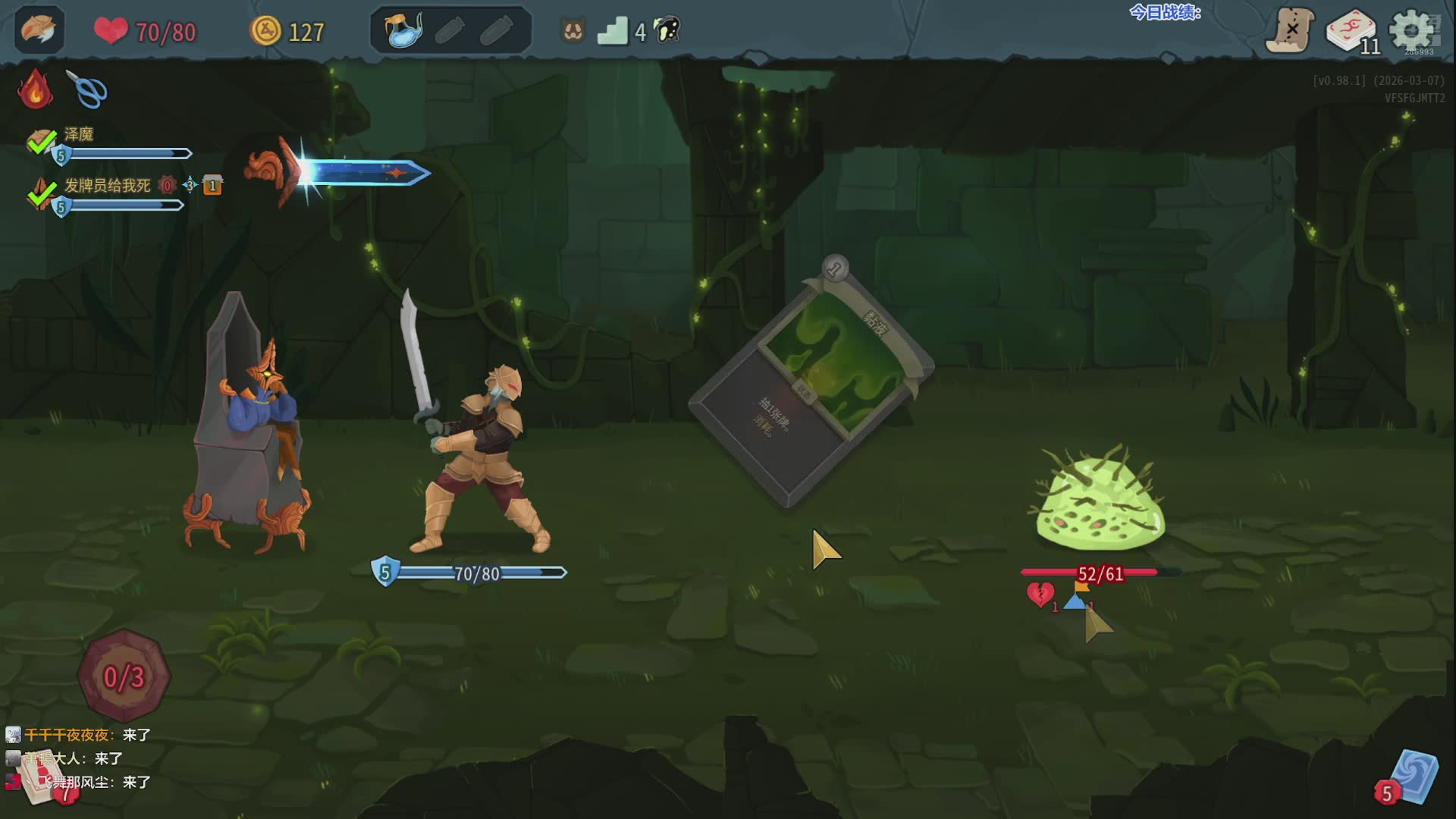The image size is (1456, 819).
Task: Click the 0/3 energy orb
Action: (x=124, y=676)
